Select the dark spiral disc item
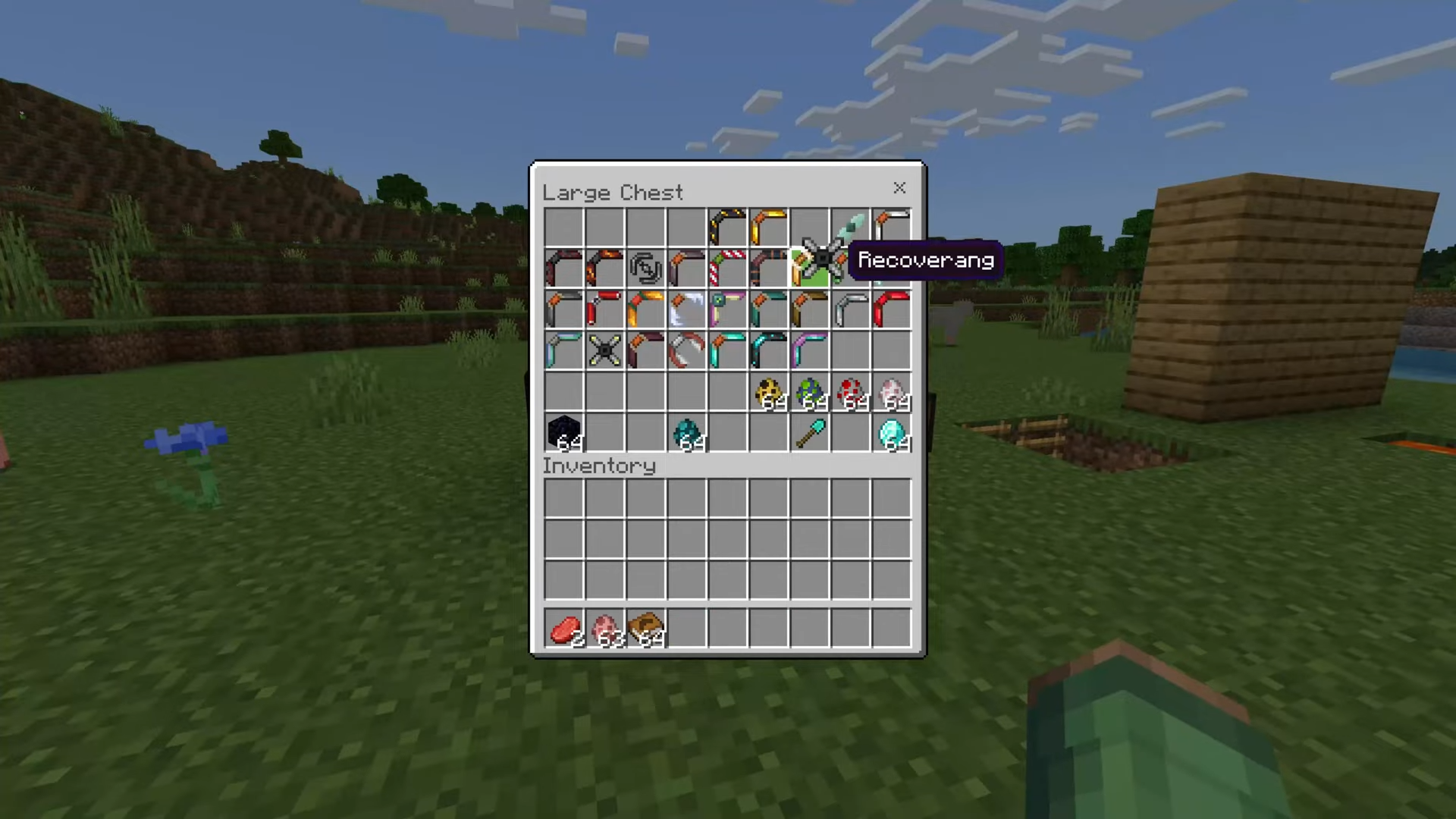 point(645,268)
